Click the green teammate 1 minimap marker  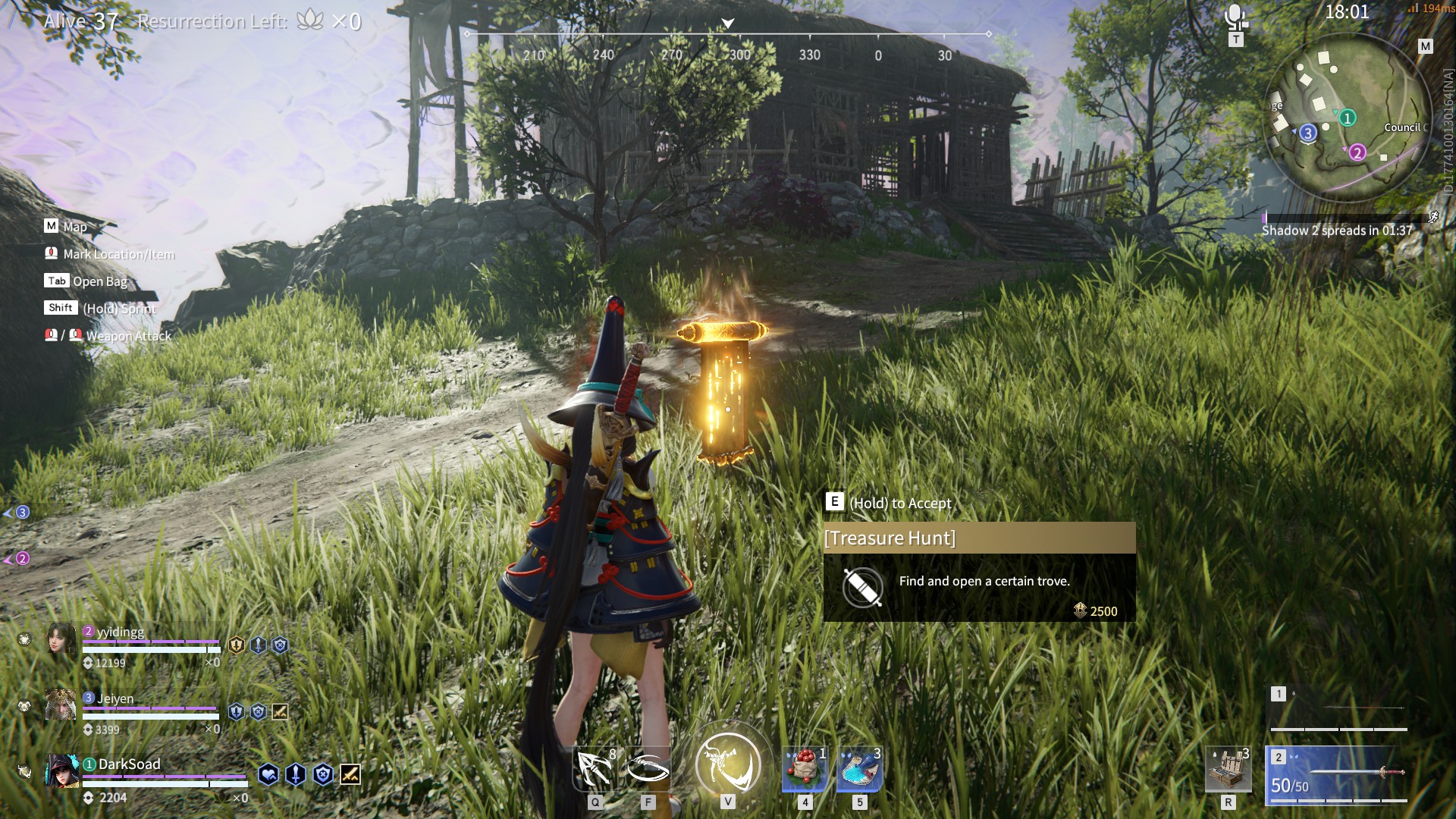(x=1348, y=118)
